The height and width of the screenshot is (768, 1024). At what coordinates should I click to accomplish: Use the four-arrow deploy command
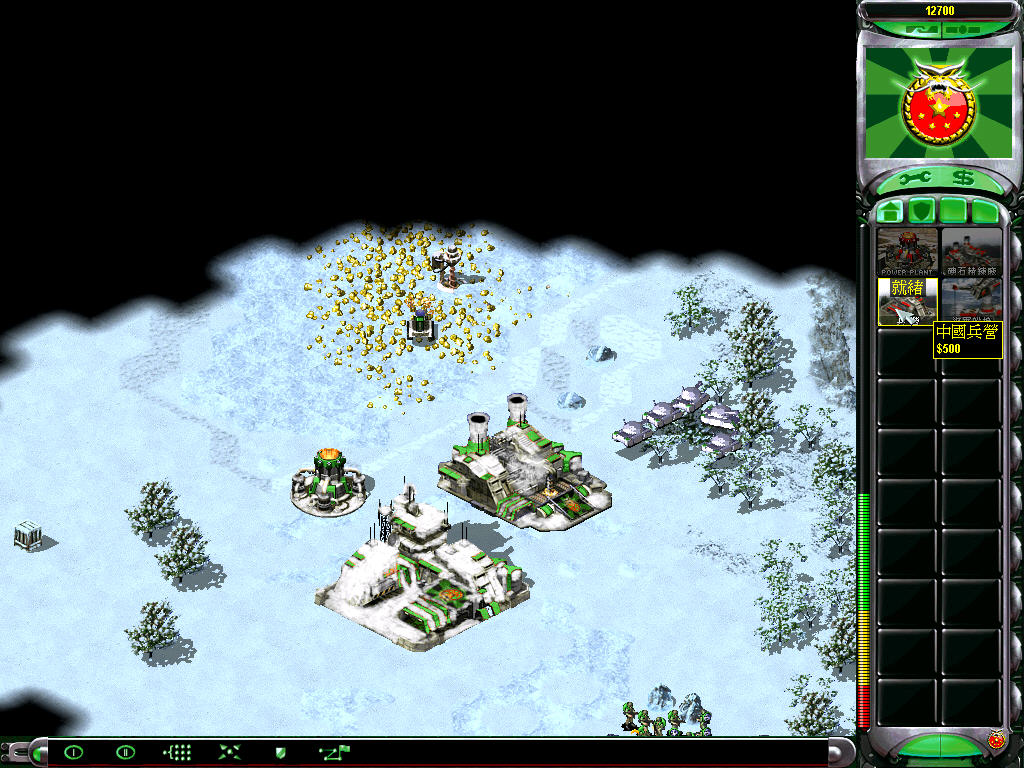point(229,752)
